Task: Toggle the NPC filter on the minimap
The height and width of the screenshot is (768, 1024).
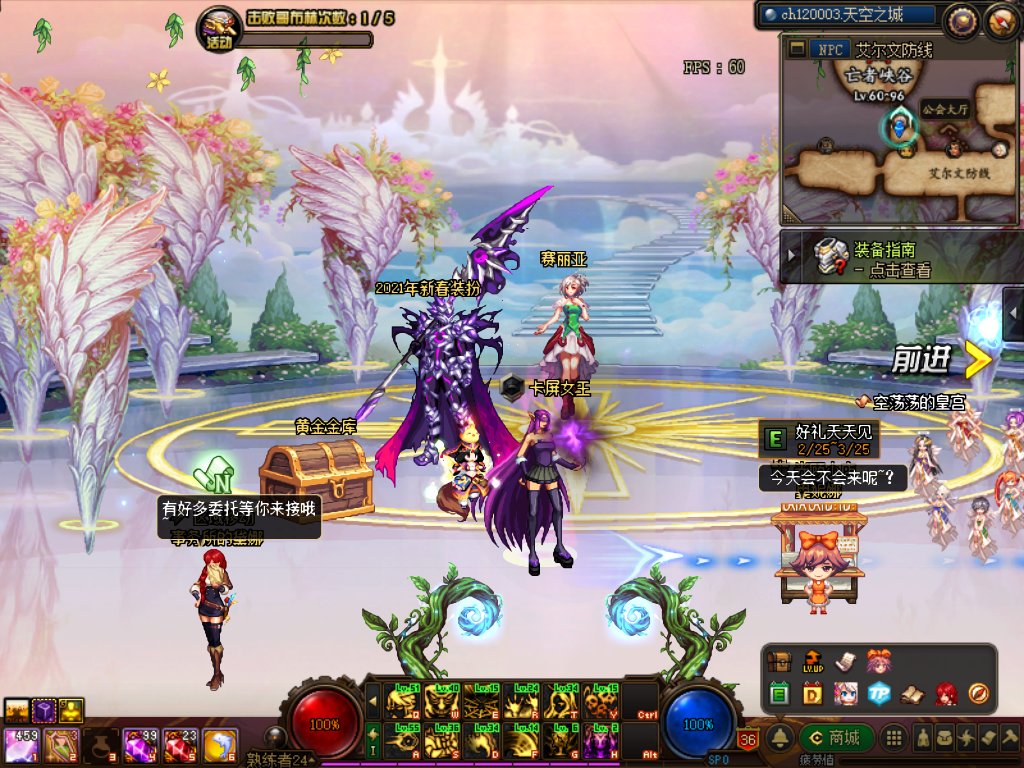Action: coord(828,49)
